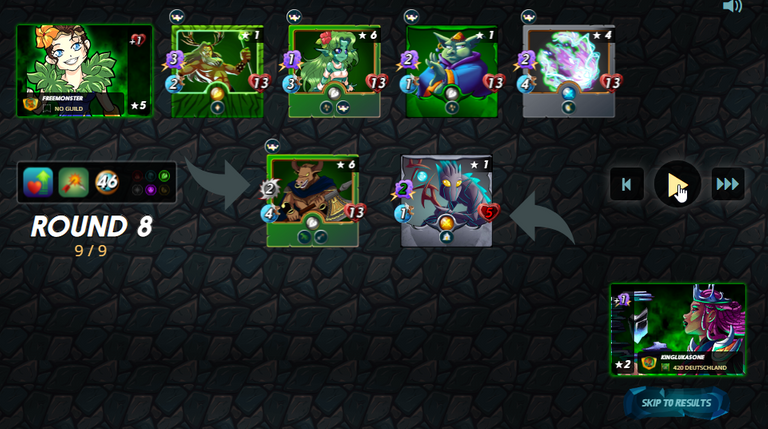Toggle the sound speaker icon
The width and height of the screenshot is (768, 429).
(733, 6)
